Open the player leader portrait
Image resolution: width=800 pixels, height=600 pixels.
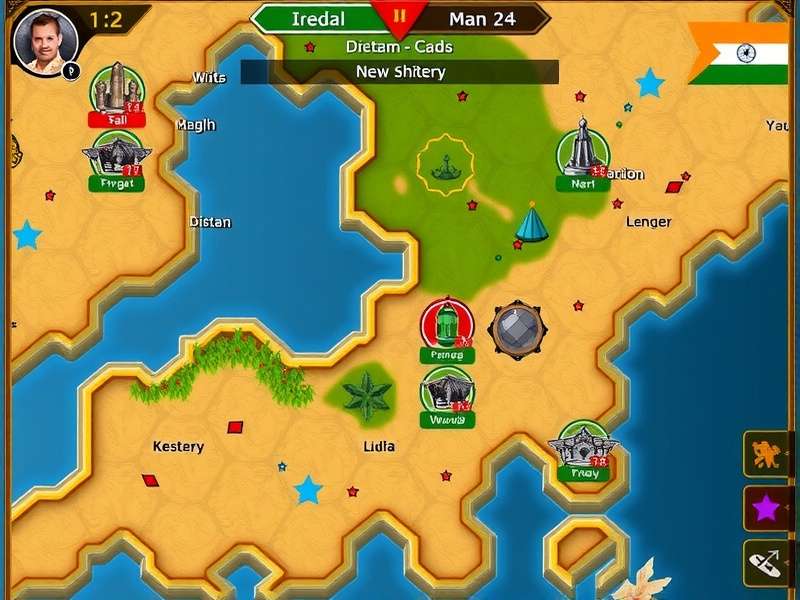(45, 41)
